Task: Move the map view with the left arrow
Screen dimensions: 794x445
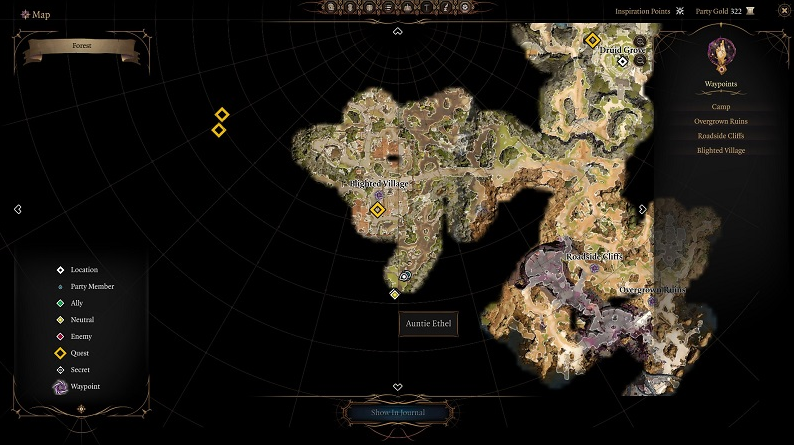Action: pyautogui.click(x=18, y=209)
